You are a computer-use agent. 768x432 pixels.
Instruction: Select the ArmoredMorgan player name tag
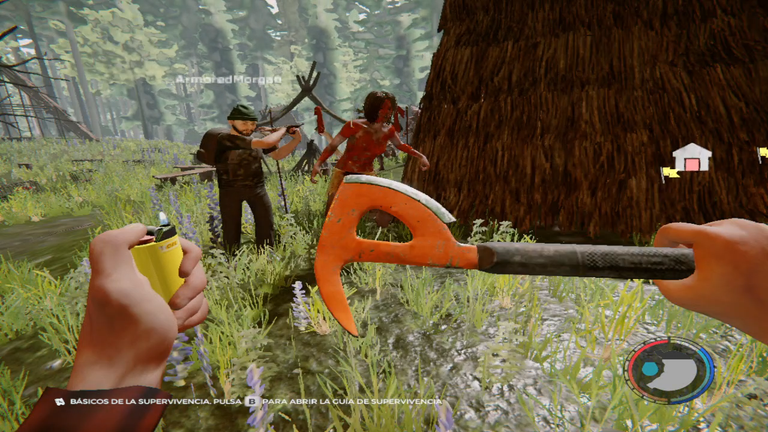228,79
